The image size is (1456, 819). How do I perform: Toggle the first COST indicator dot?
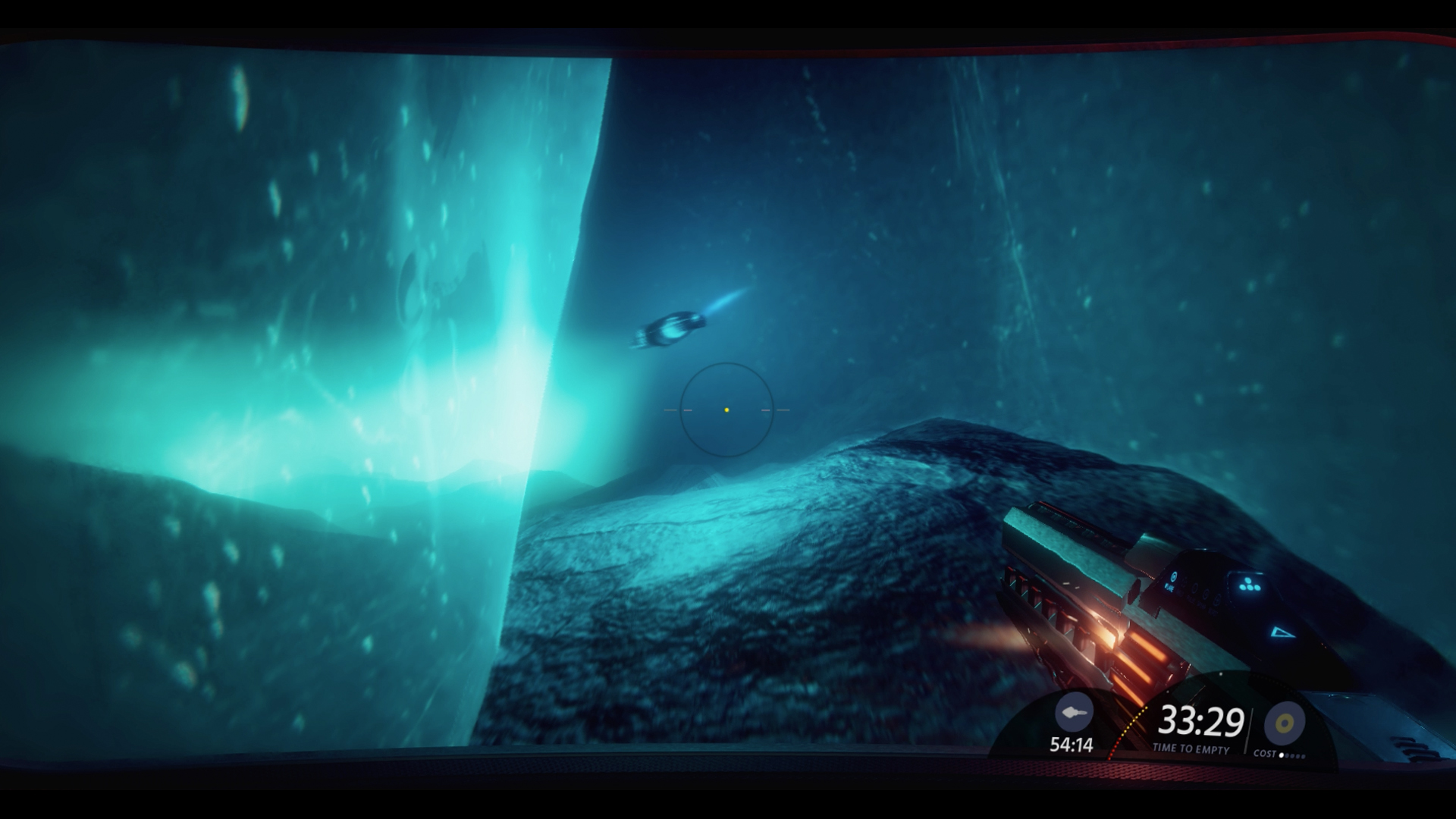click(1280, 754)
